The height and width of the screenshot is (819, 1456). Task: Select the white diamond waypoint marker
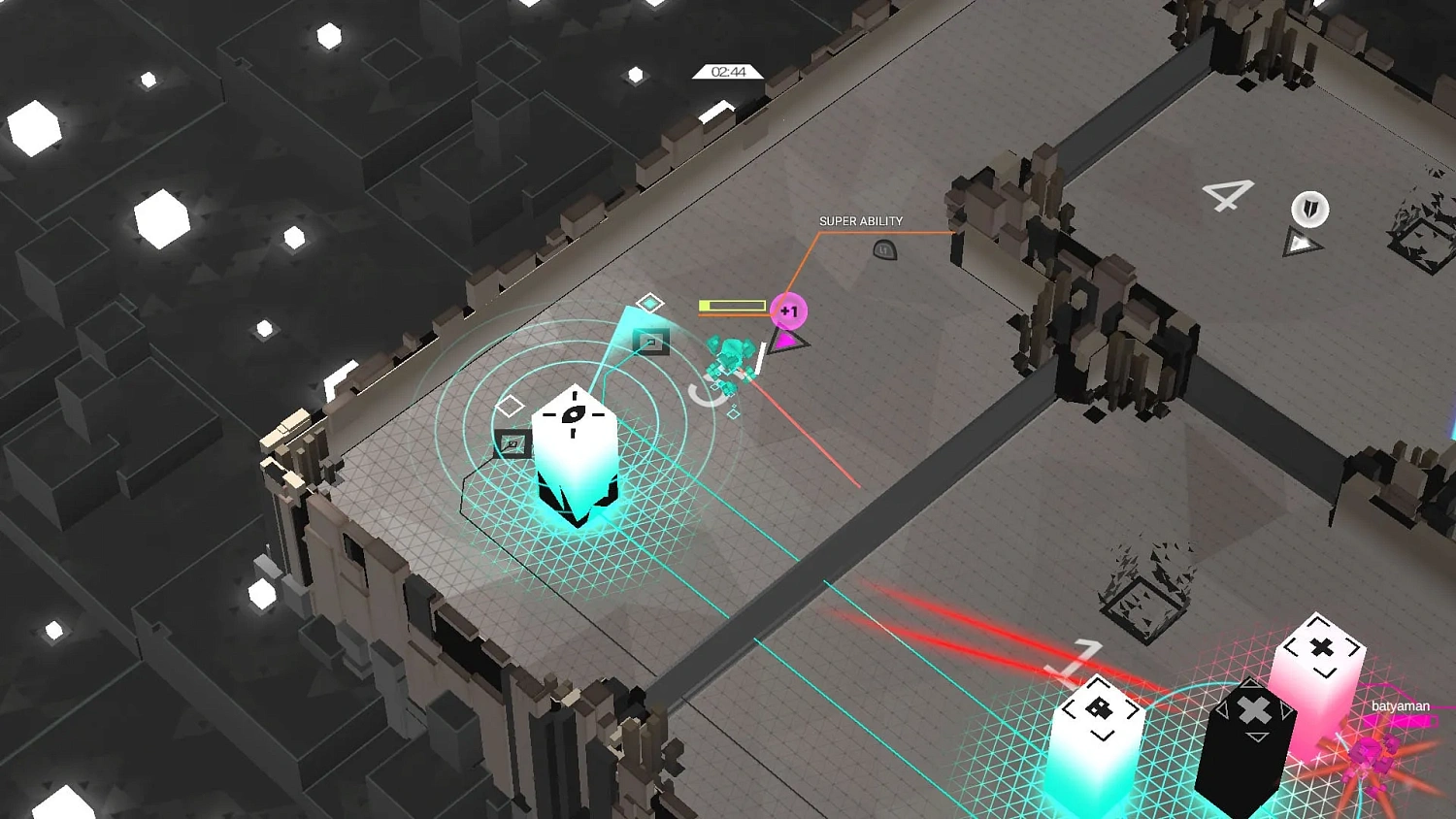click(x=510, y=405)
